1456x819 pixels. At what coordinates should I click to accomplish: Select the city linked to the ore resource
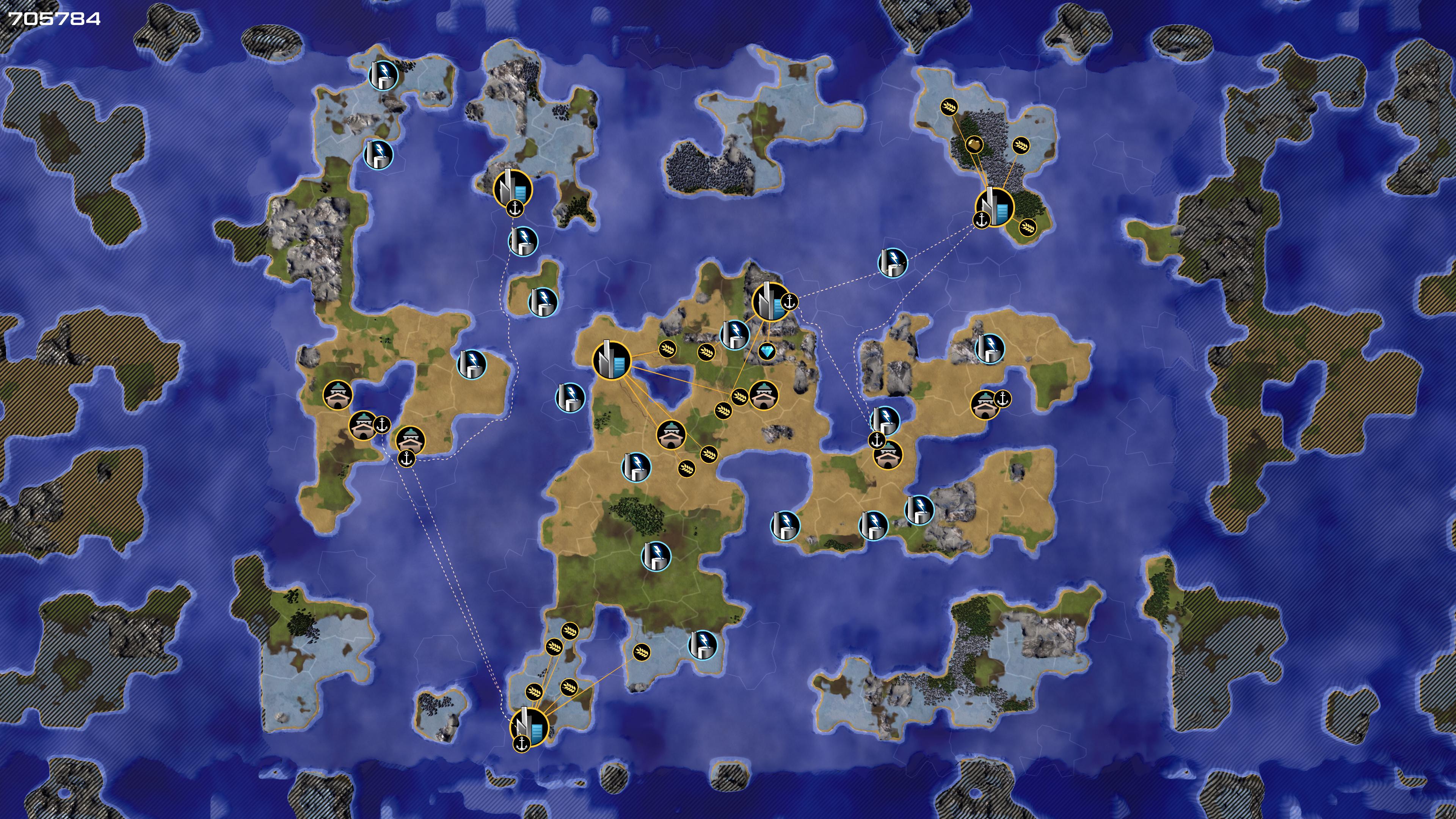point(994,207)
